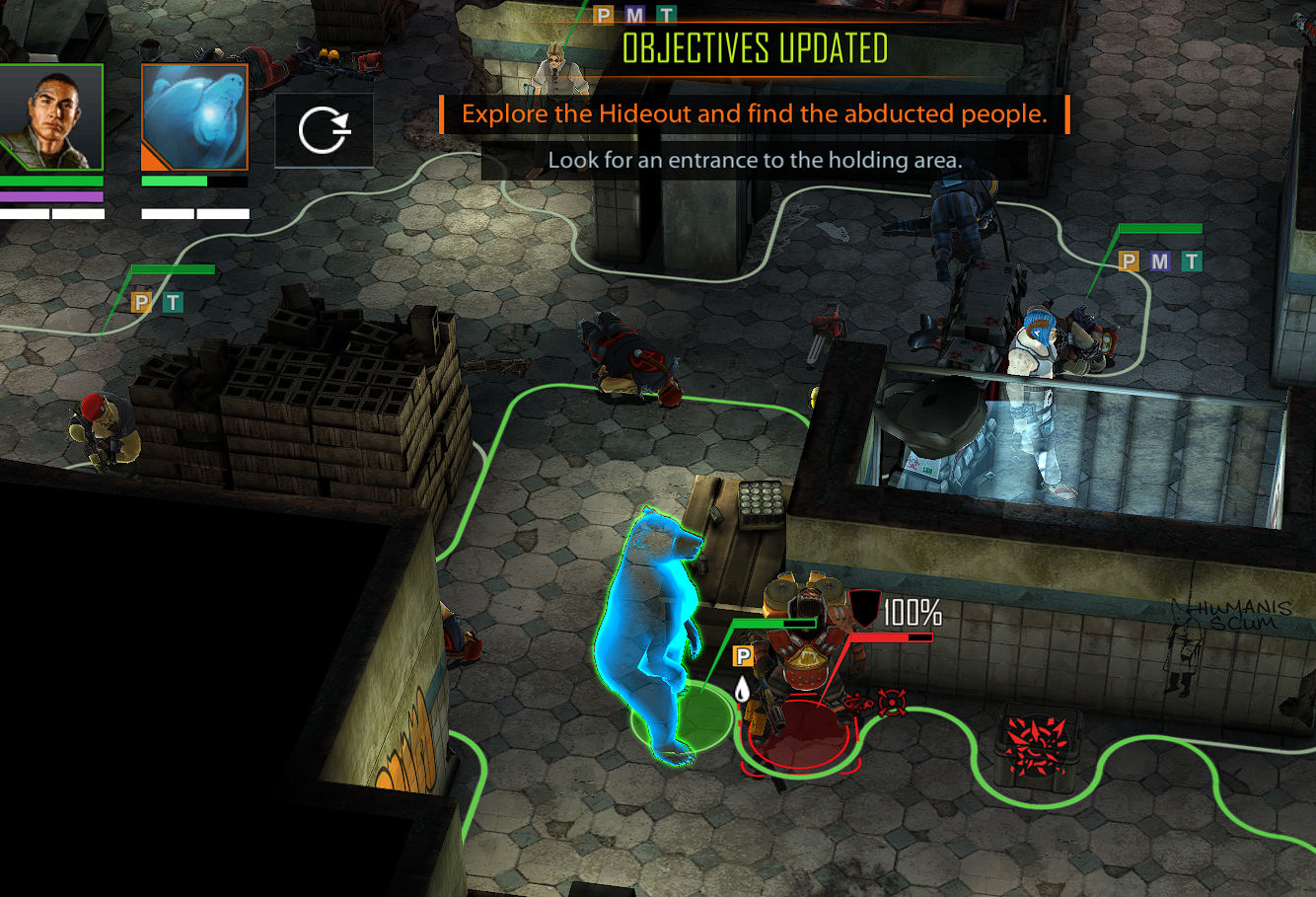Click the circular arrow end-turn button

click(x=324, y=130)
